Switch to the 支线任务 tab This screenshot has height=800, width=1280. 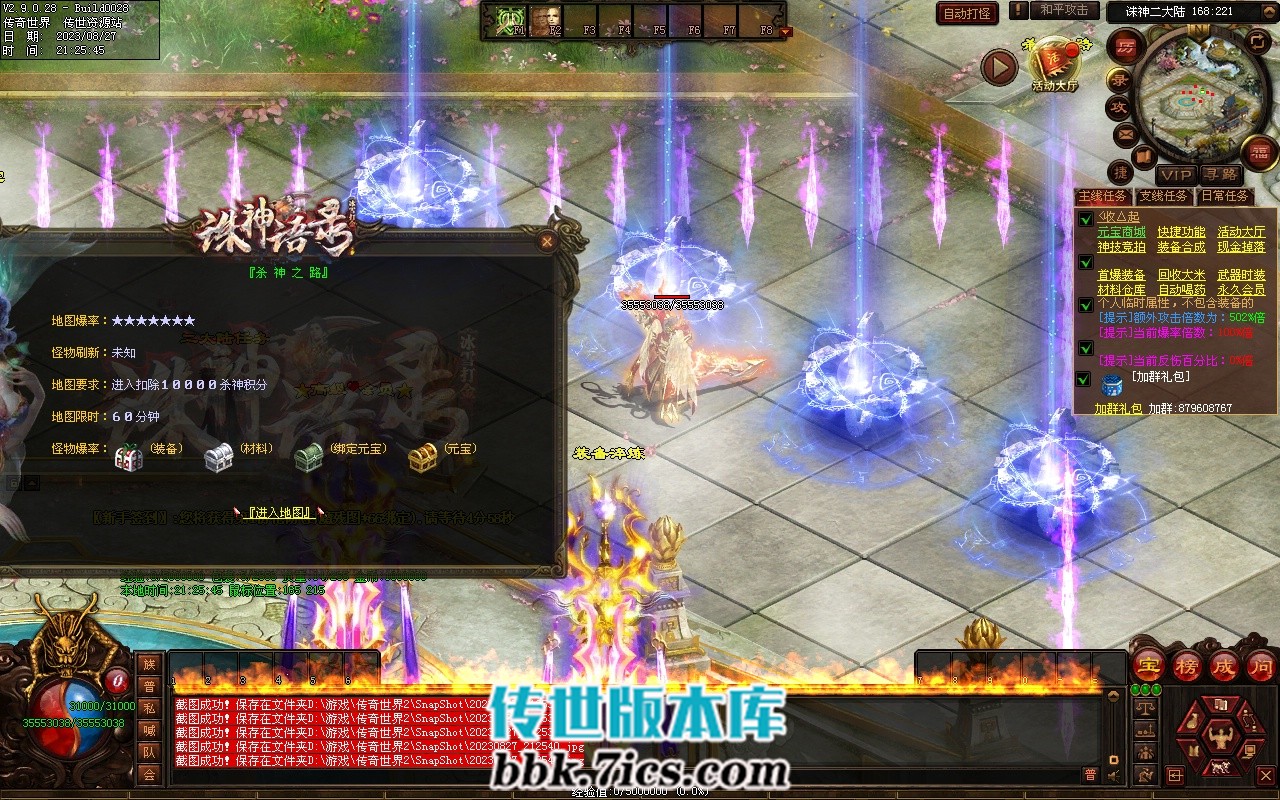1163,196
